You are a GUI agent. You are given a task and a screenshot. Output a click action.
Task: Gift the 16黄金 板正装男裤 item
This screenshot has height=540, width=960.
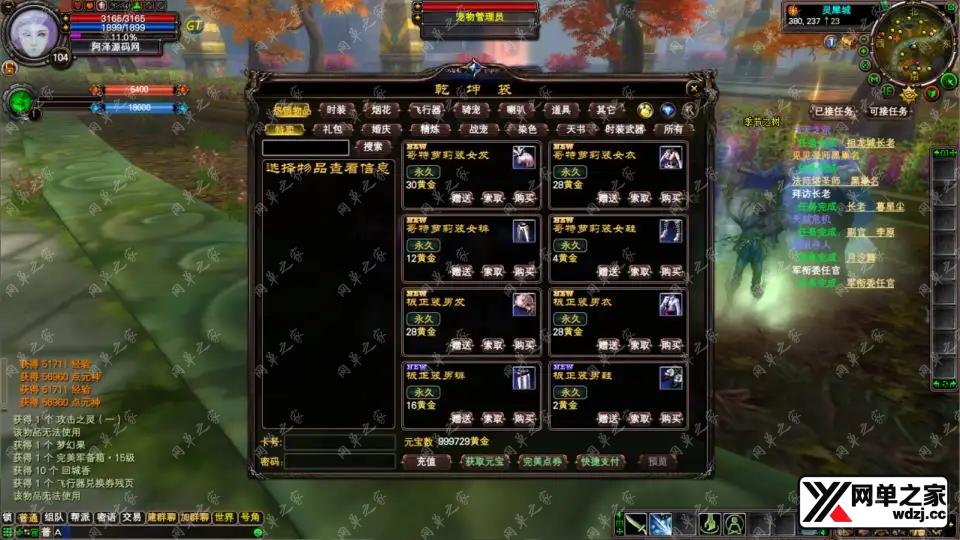tap(461, 418)
